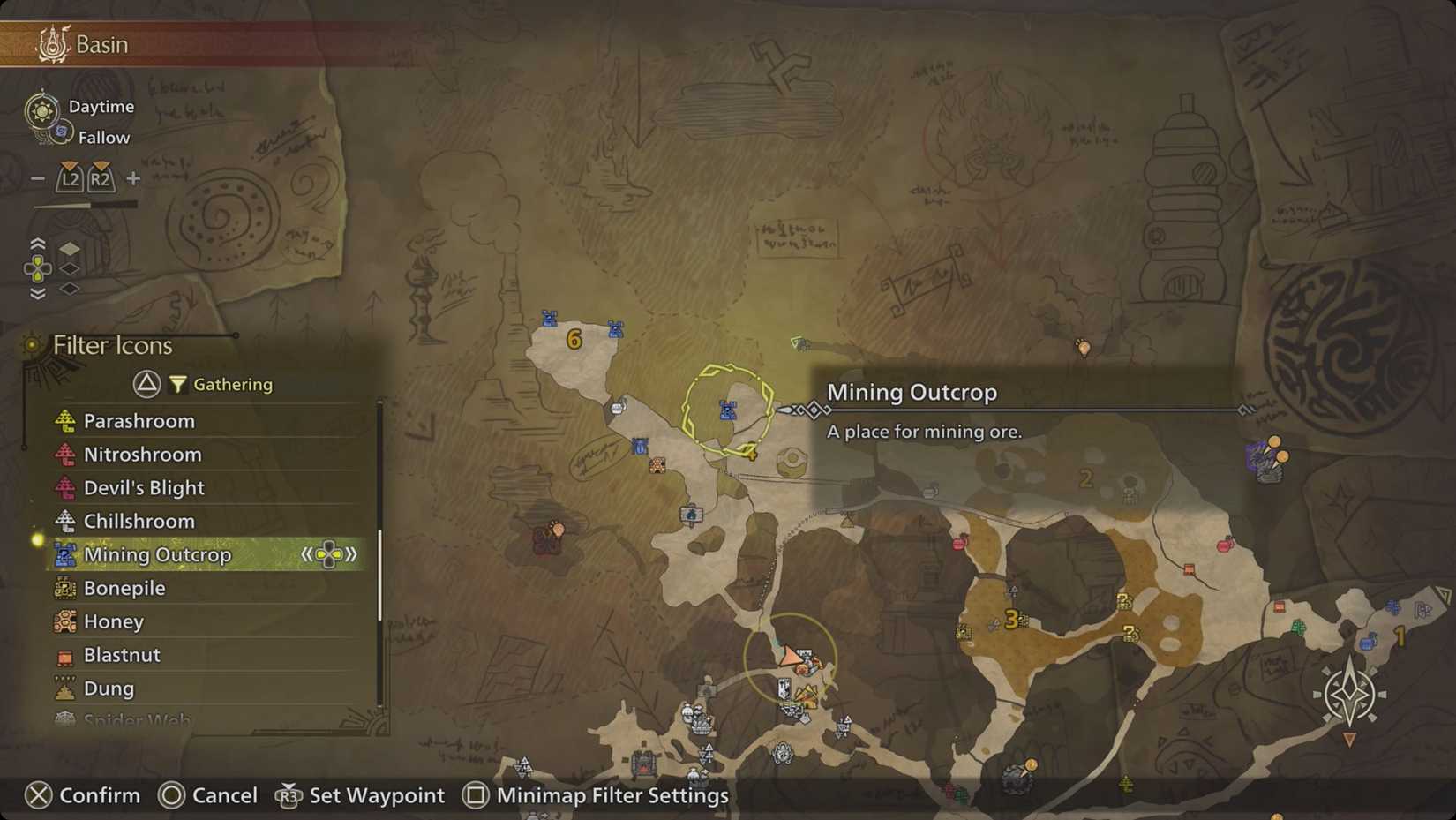Viewport: 1456px width, 820px height.
Task: Click the double down chevron below the d-pad icon
Action: [37, 291]
